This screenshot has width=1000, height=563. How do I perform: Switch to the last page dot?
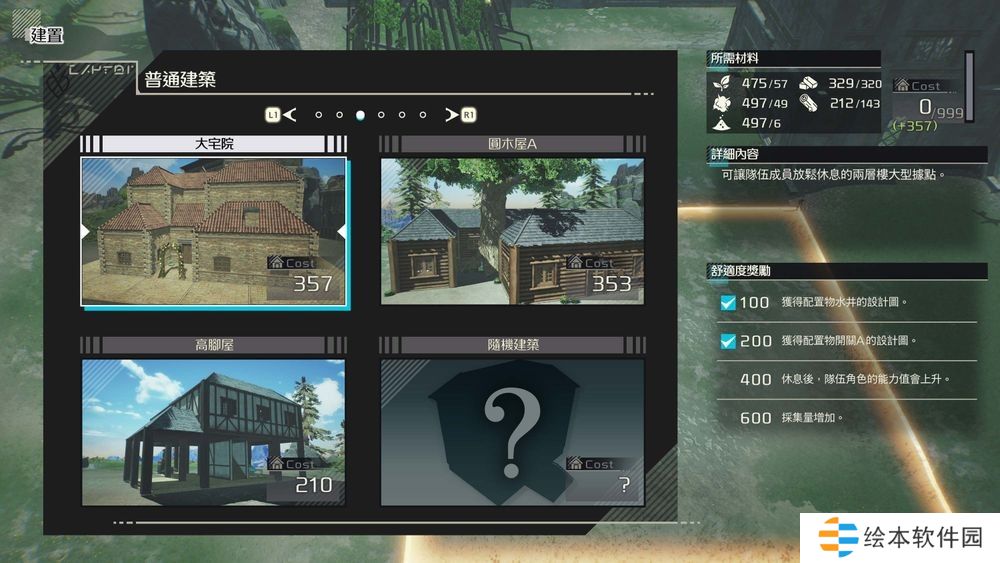click(x=423, y=115)
